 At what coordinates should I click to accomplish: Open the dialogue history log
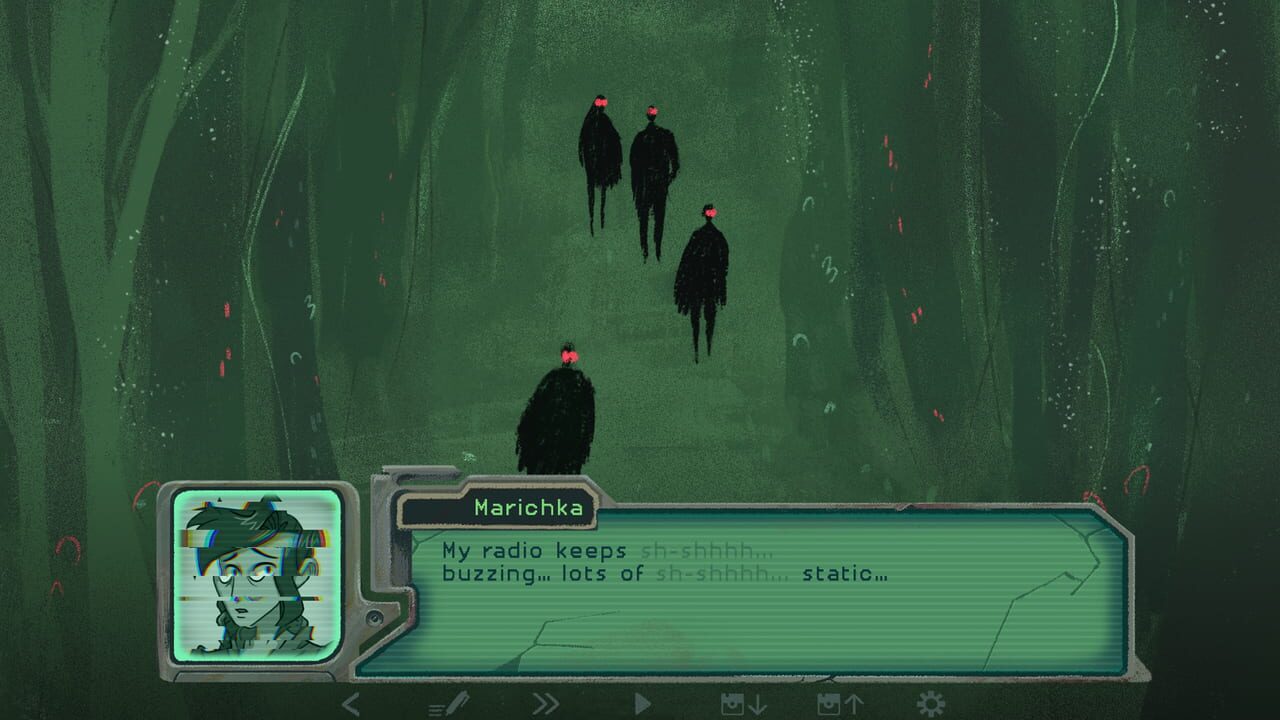click(x=448, y=703)
